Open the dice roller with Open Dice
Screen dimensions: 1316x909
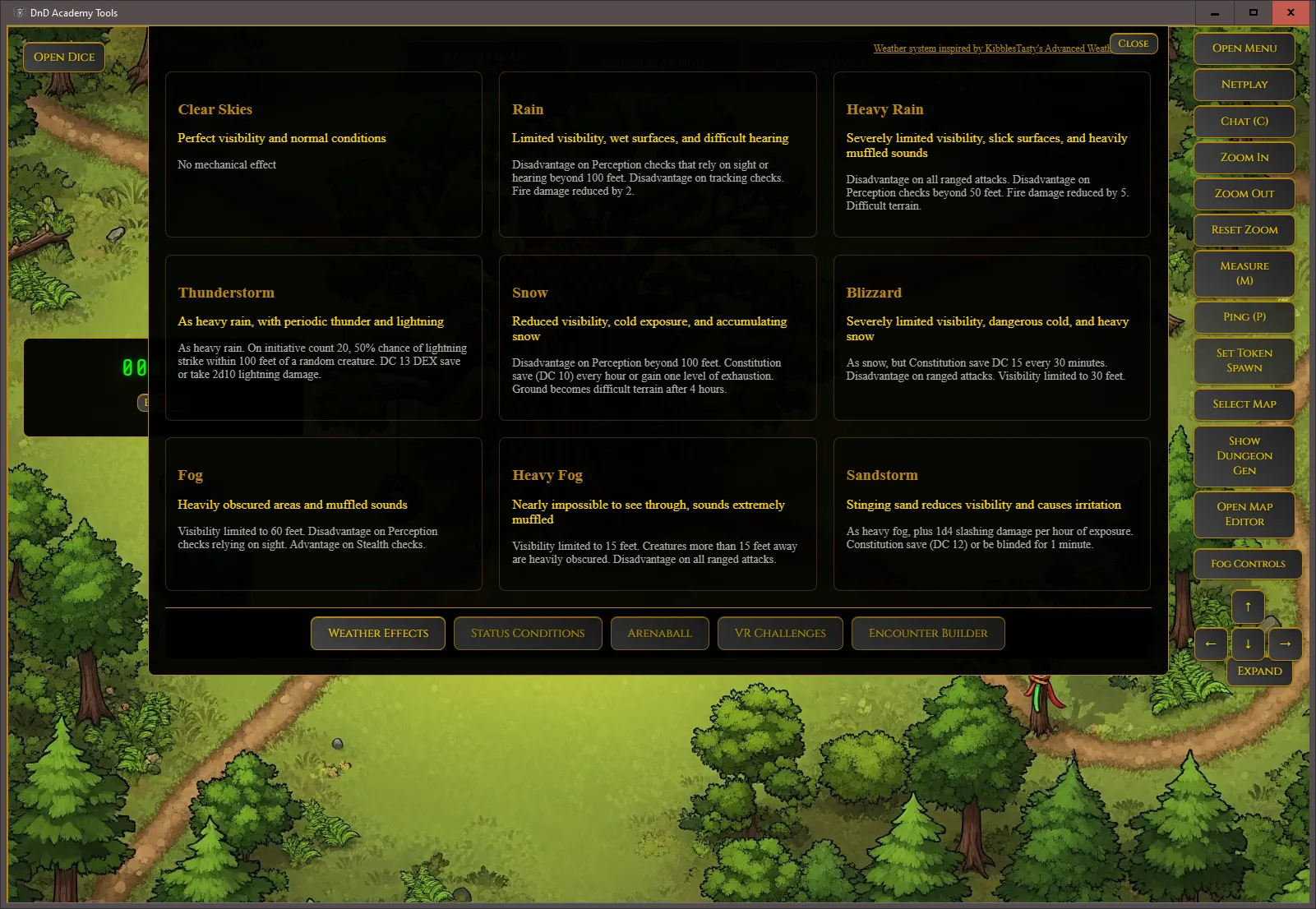63,57
